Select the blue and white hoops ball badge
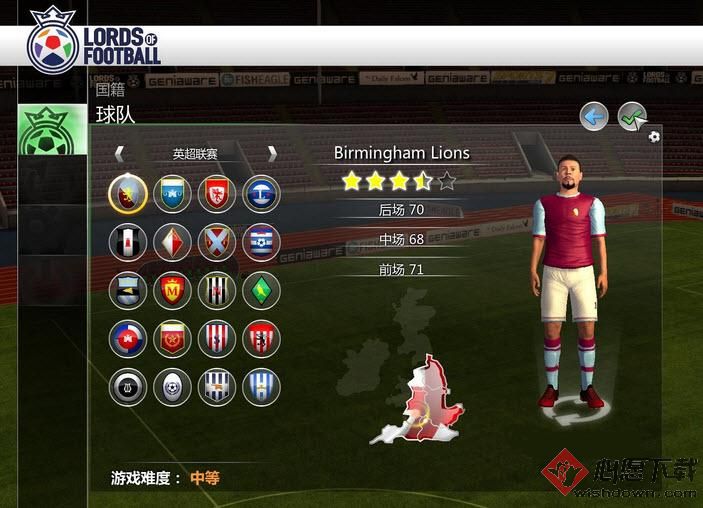The height and width of the screenshot is (508, 703). coord(261,241)
